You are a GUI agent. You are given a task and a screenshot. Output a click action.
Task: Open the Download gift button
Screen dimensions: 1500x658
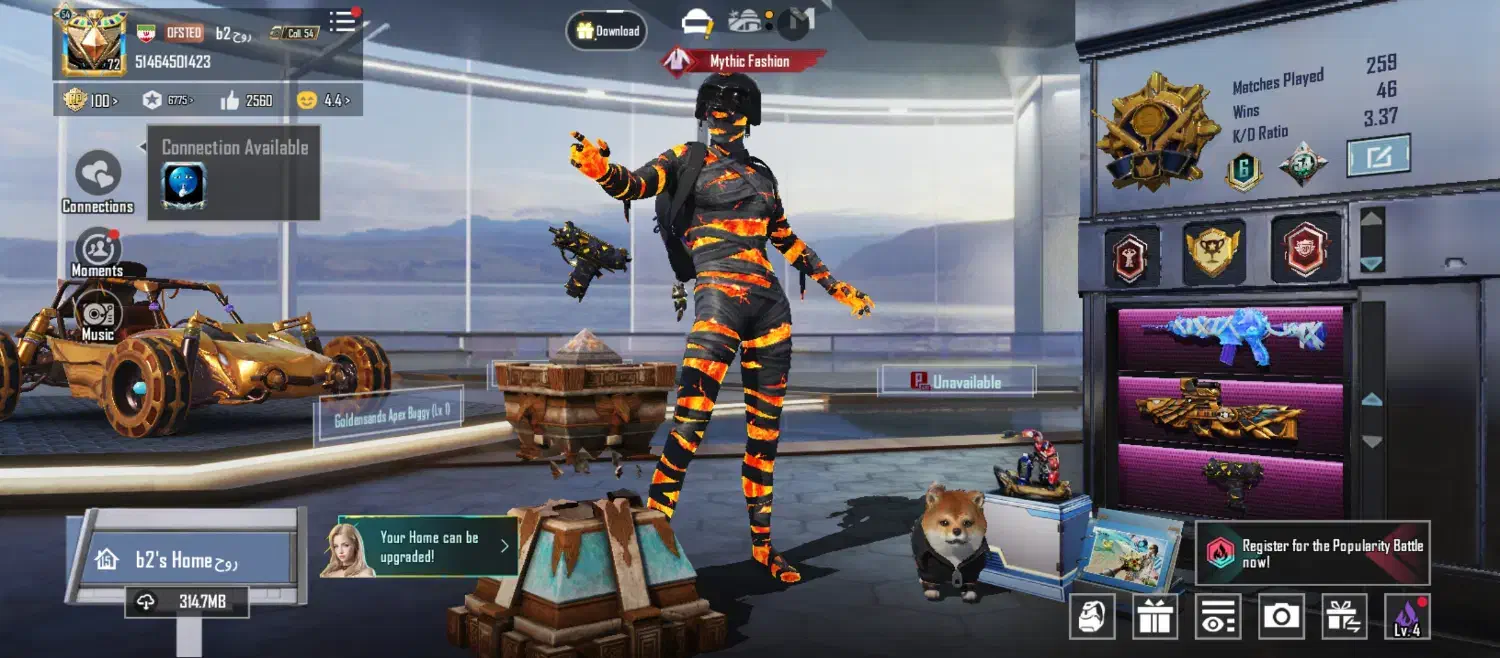pos(607,31)
